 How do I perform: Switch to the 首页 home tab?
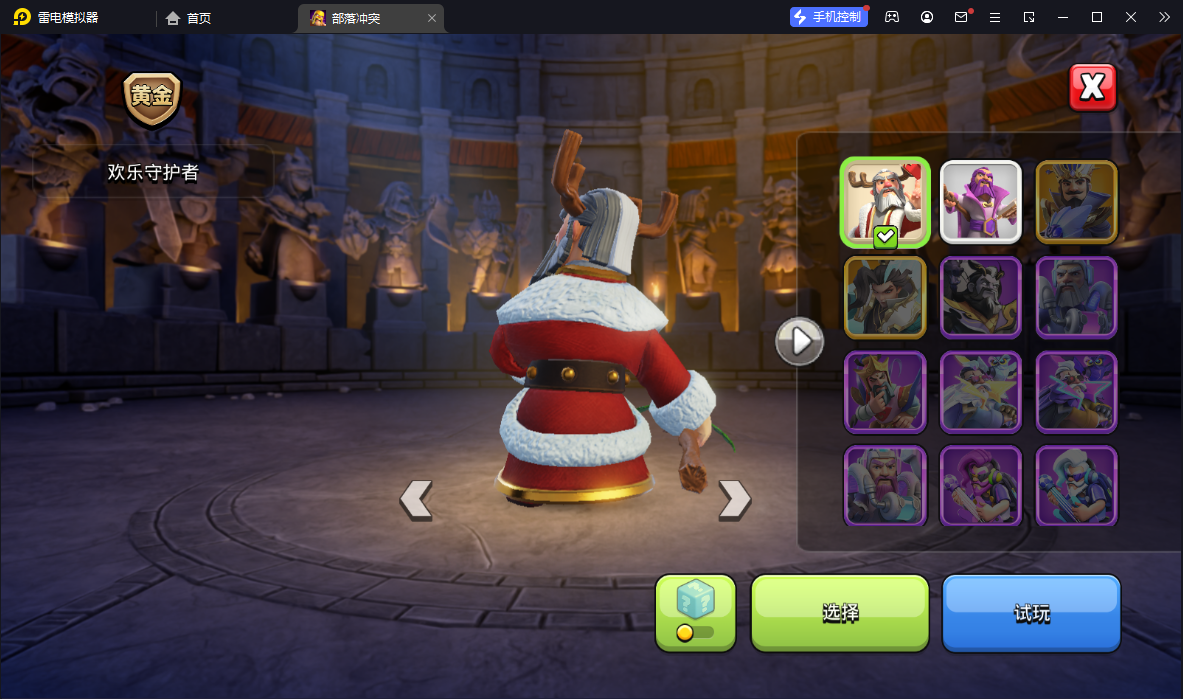[189, 18]
